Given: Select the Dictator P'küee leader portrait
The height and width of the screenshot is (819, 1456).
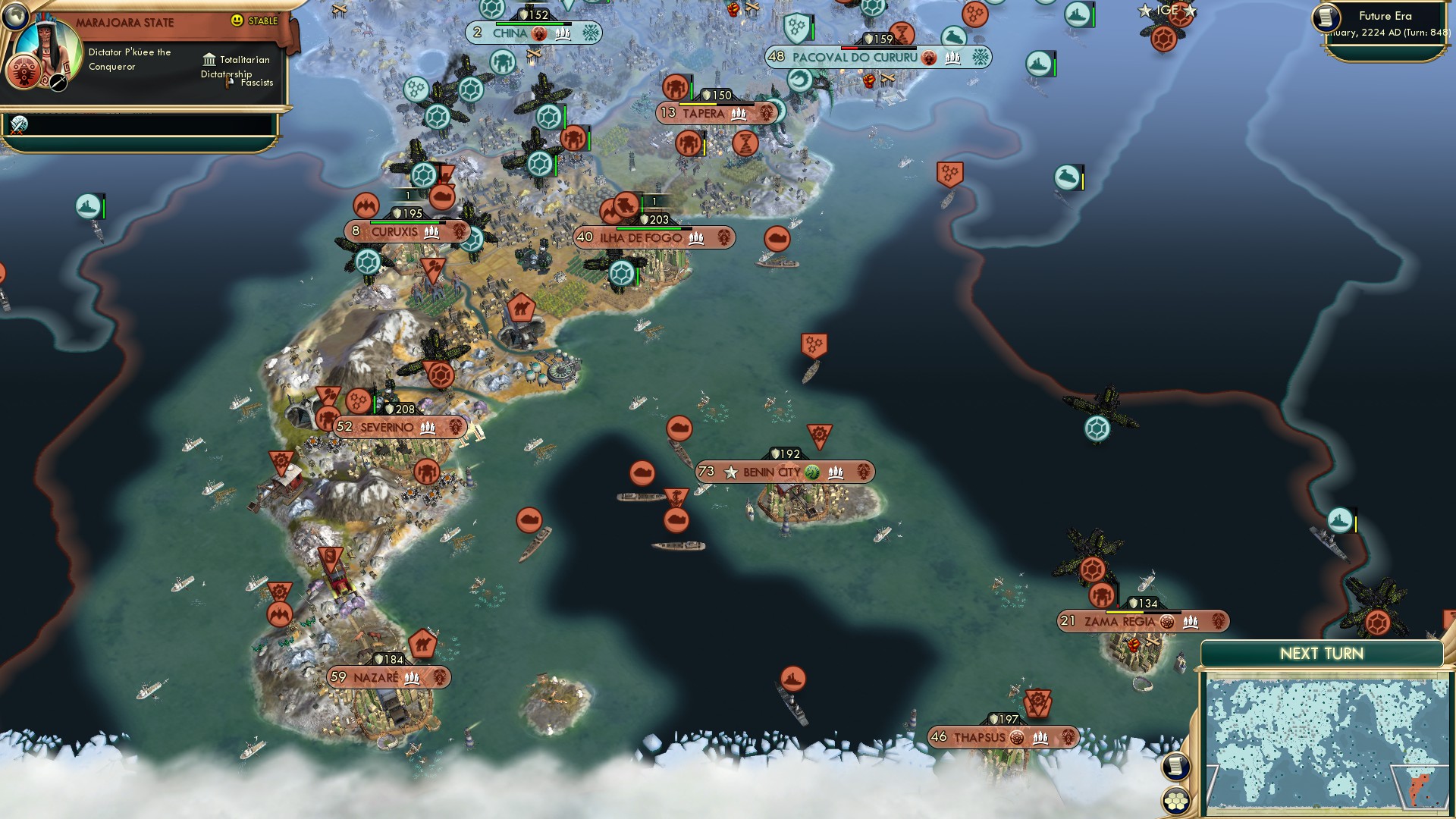Looking at the screenshot, I should [x=49, y=55].
